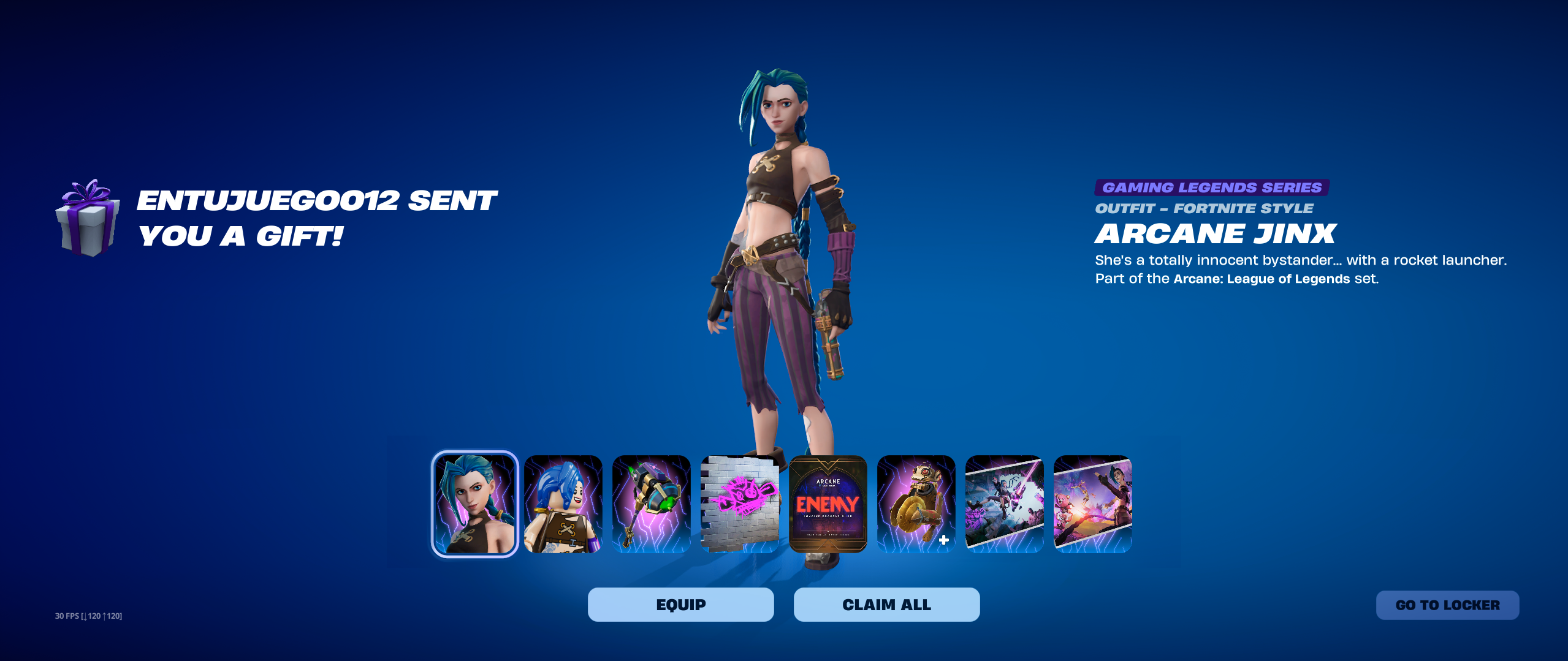1568x661 pixels.
Task: Select the hammer pickaxe item
Action: (652, 504)
